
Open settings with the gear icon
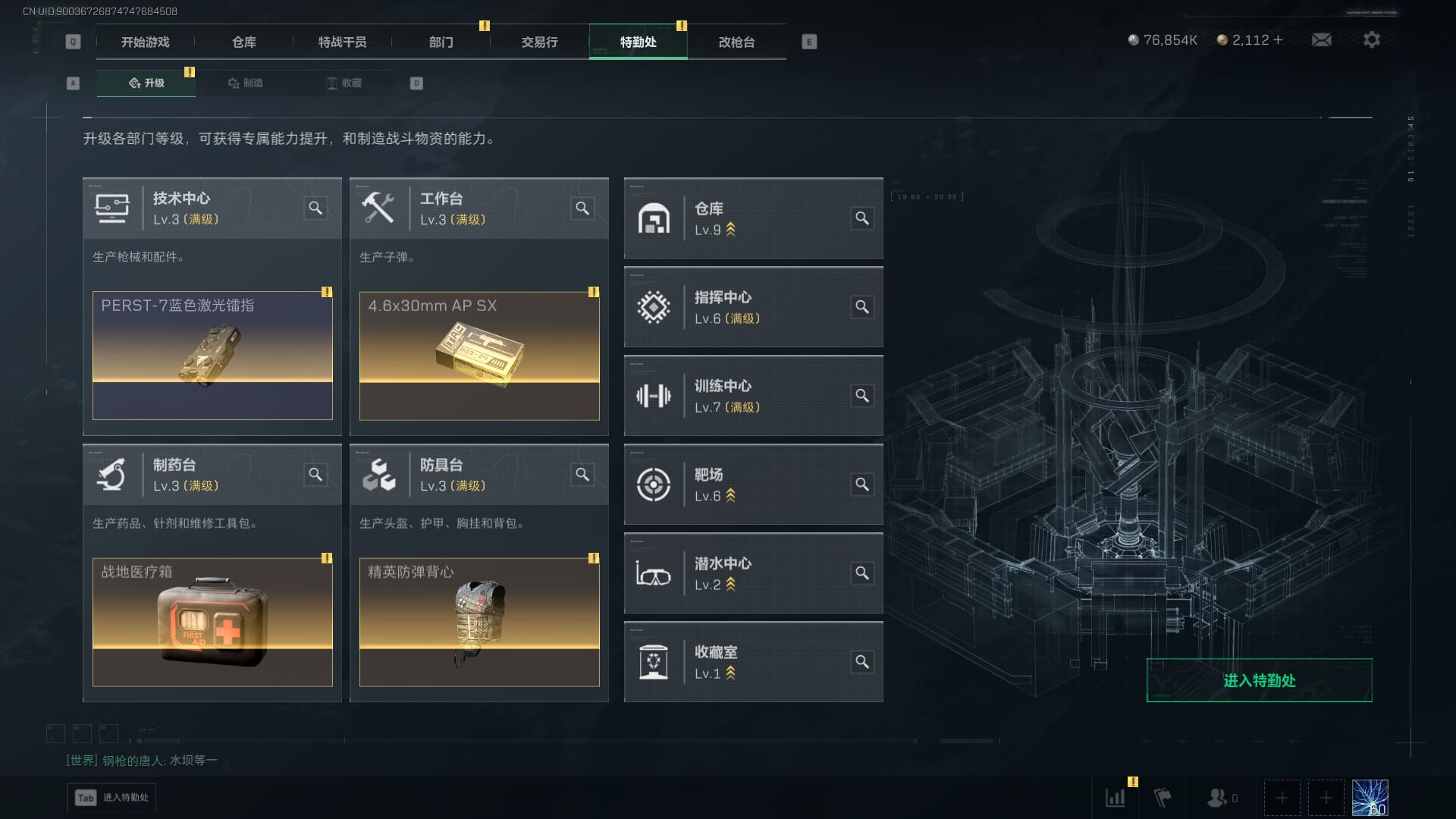point(1371,40)
